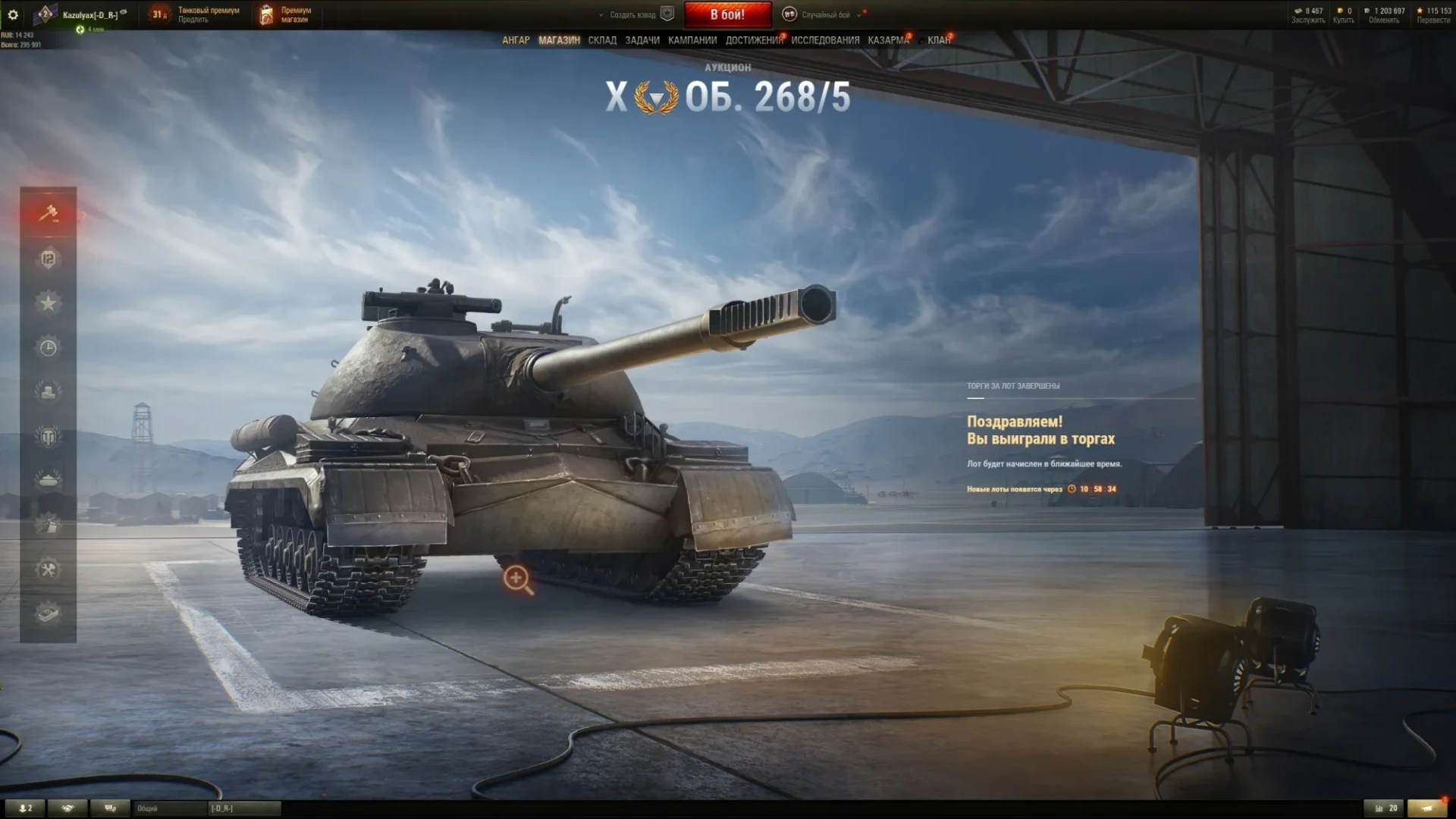Open the "ИССЛЕДОВАНИЯ" tab
Image resolution: width=1456 pixels, height=819 pixels.
(825, 40)
